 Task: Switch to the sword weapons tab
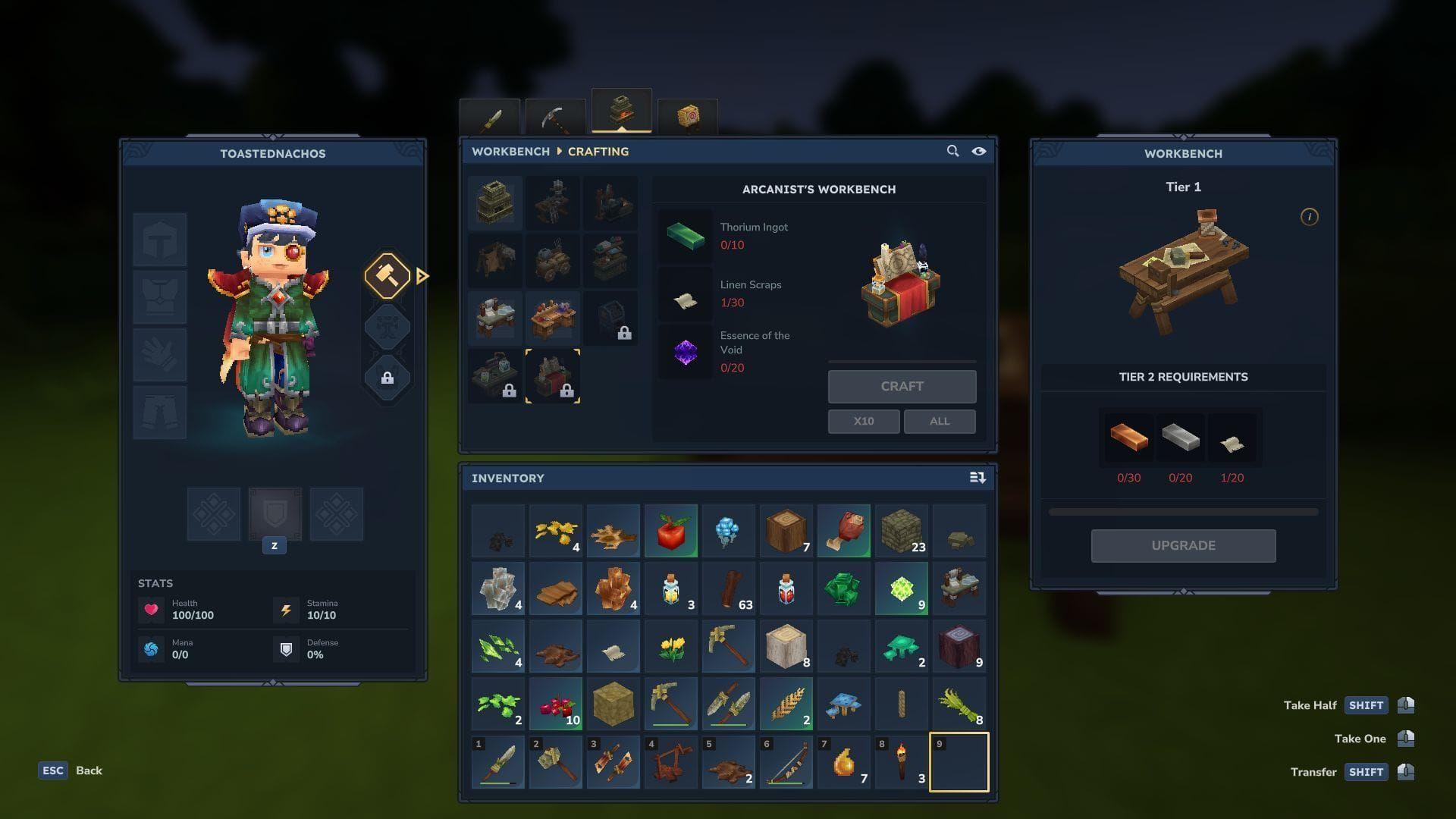pyautogui.click(x=490, y=118)
